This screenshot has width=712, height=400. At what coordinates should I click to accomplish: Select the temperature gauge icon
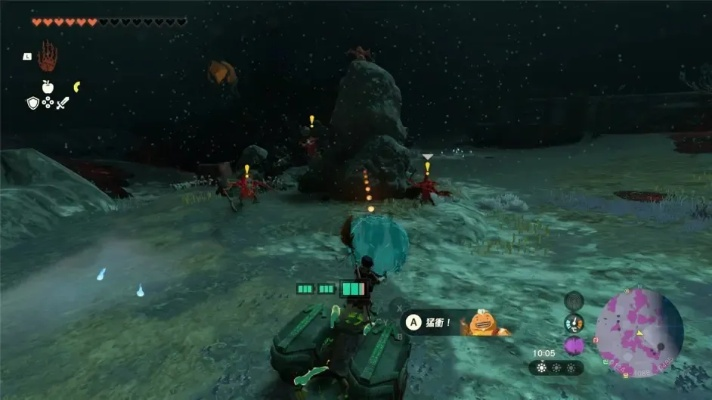(x=573, y=323)
